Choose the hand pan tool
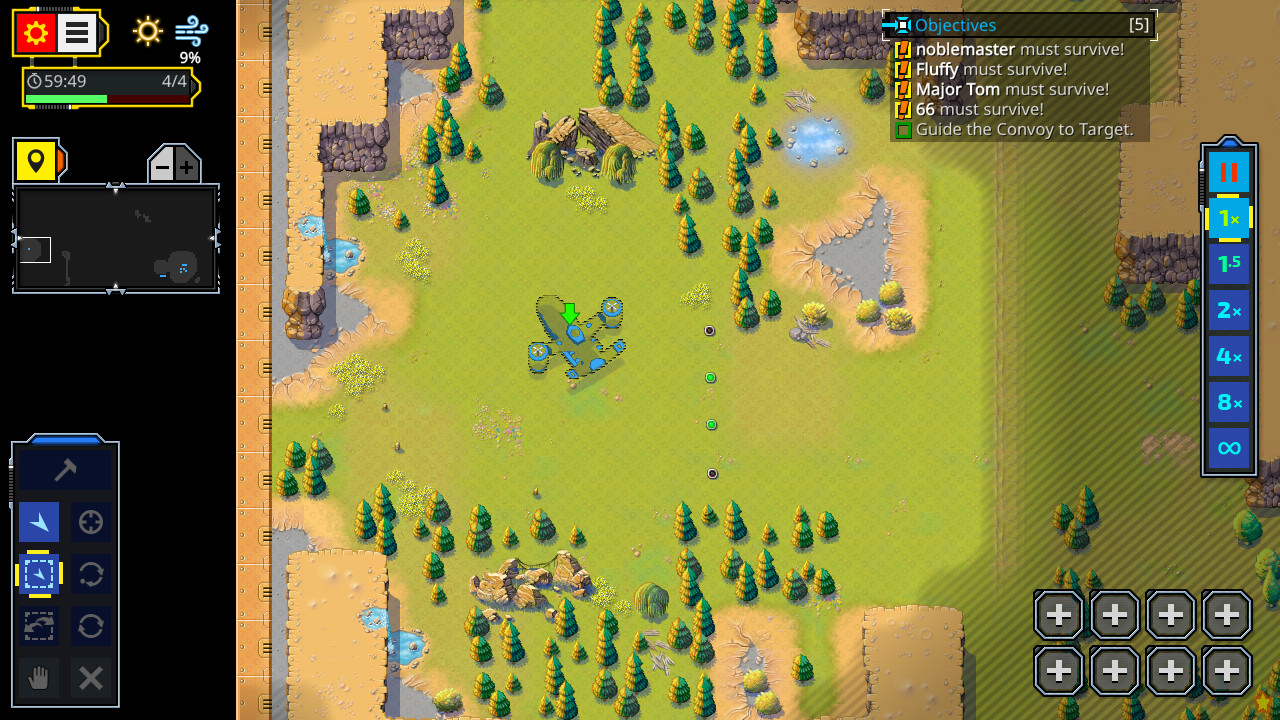 [x=38, y=679]
